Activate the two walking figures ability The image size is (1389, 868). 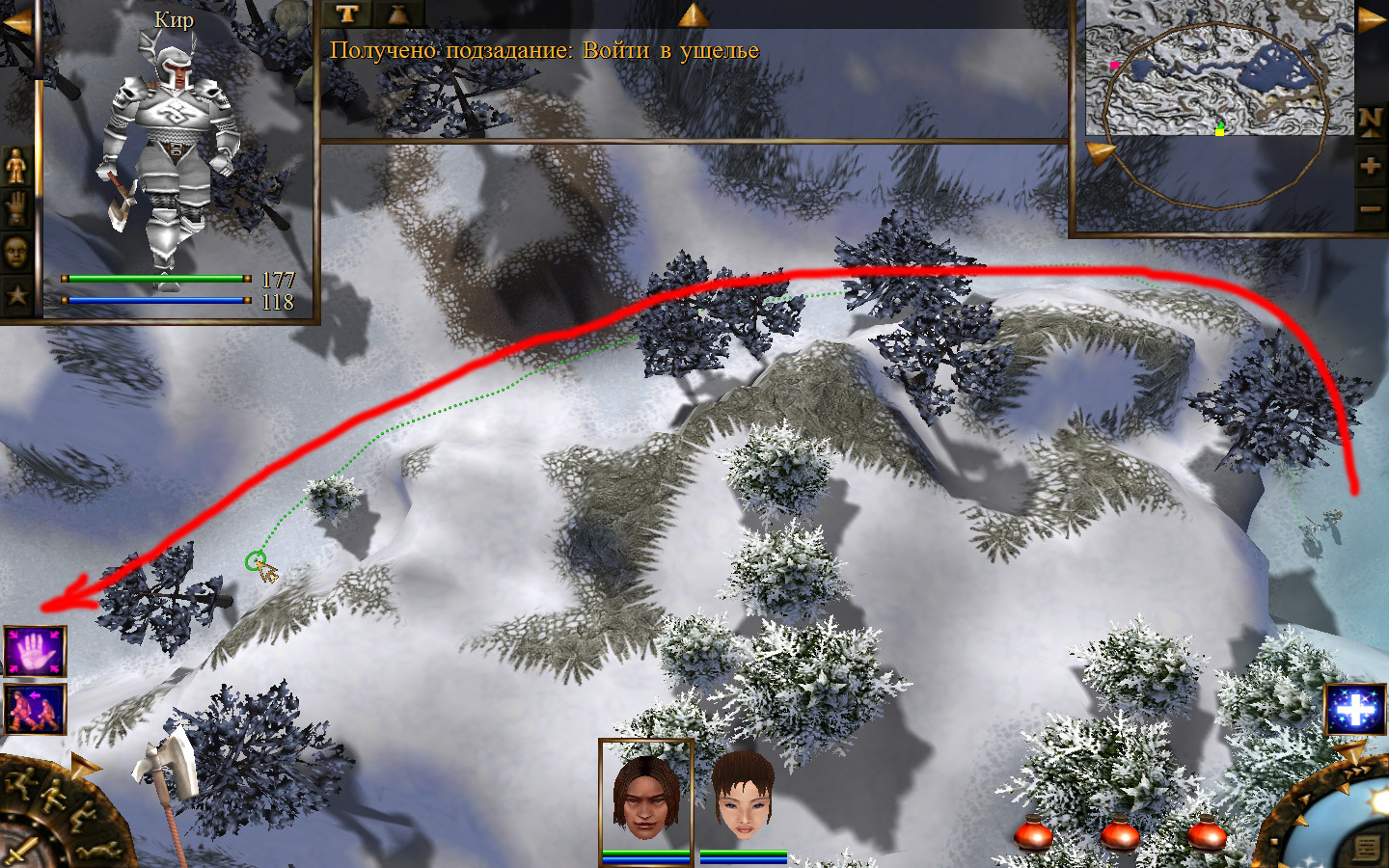tap(35, 709)
